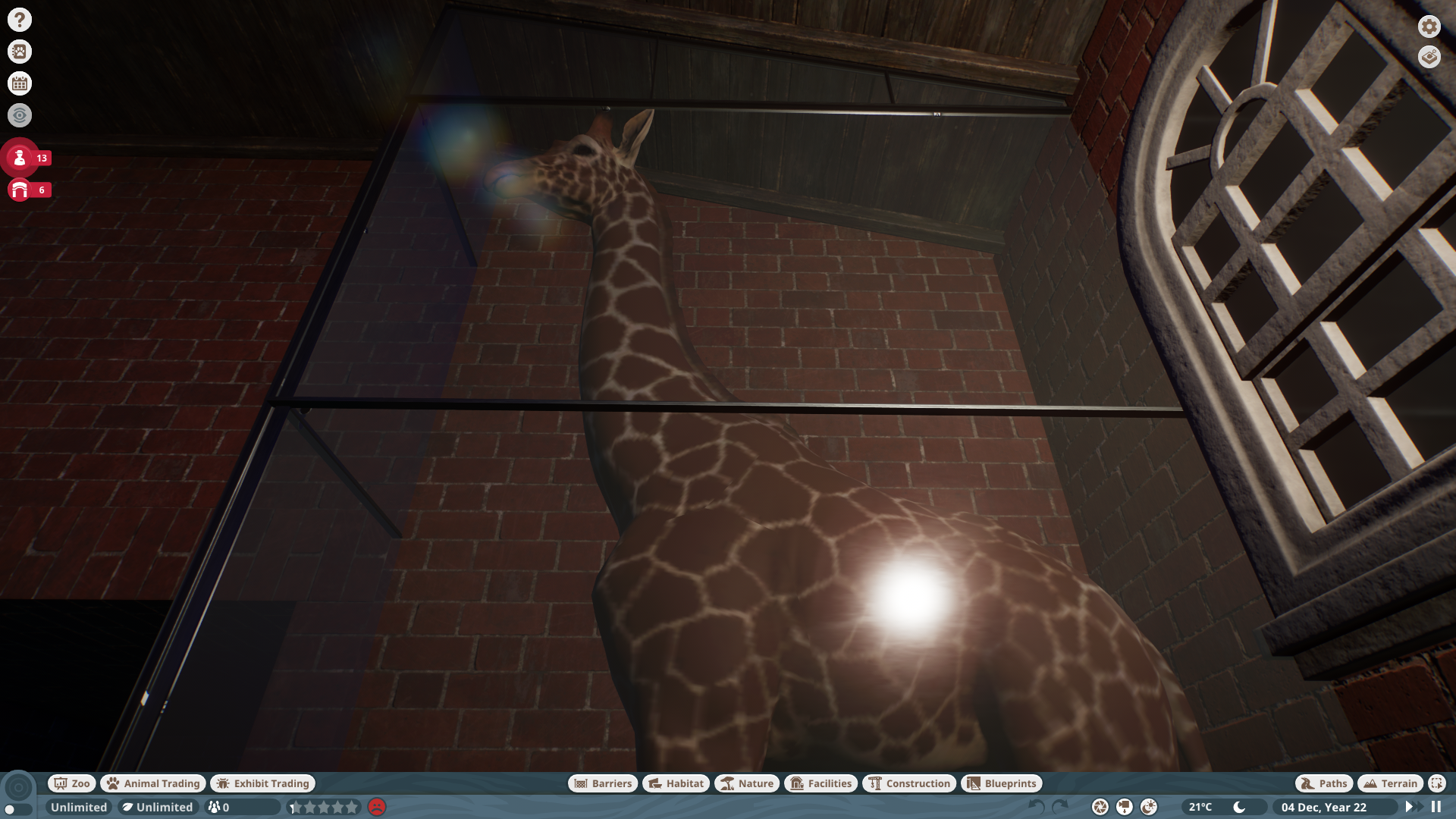This screenshot has width=1456, height=819.
Task: Select the Barriers tool
Action: pyautogui.click(x=603, y=783)
